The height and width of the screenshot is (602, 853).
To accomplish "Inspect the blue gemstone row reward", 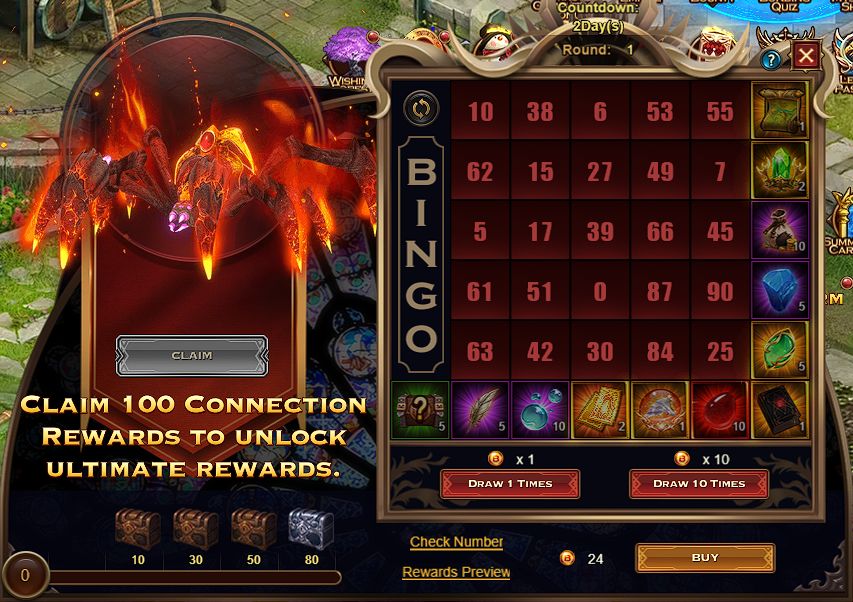I will (x=780, y=291).
